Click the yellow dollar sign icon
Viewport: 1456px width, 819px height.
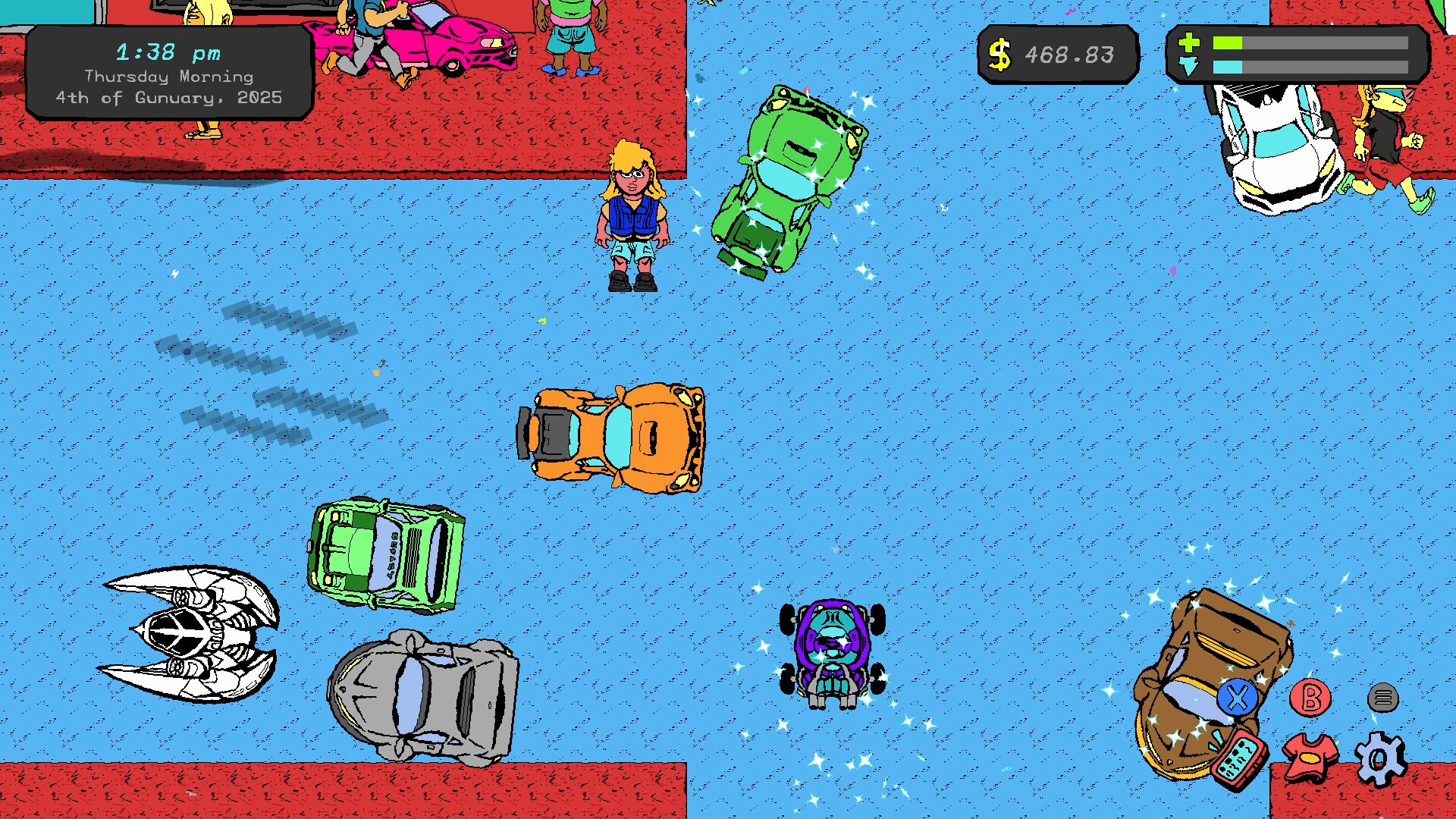pyautogui.click(x=1002, y=53)
